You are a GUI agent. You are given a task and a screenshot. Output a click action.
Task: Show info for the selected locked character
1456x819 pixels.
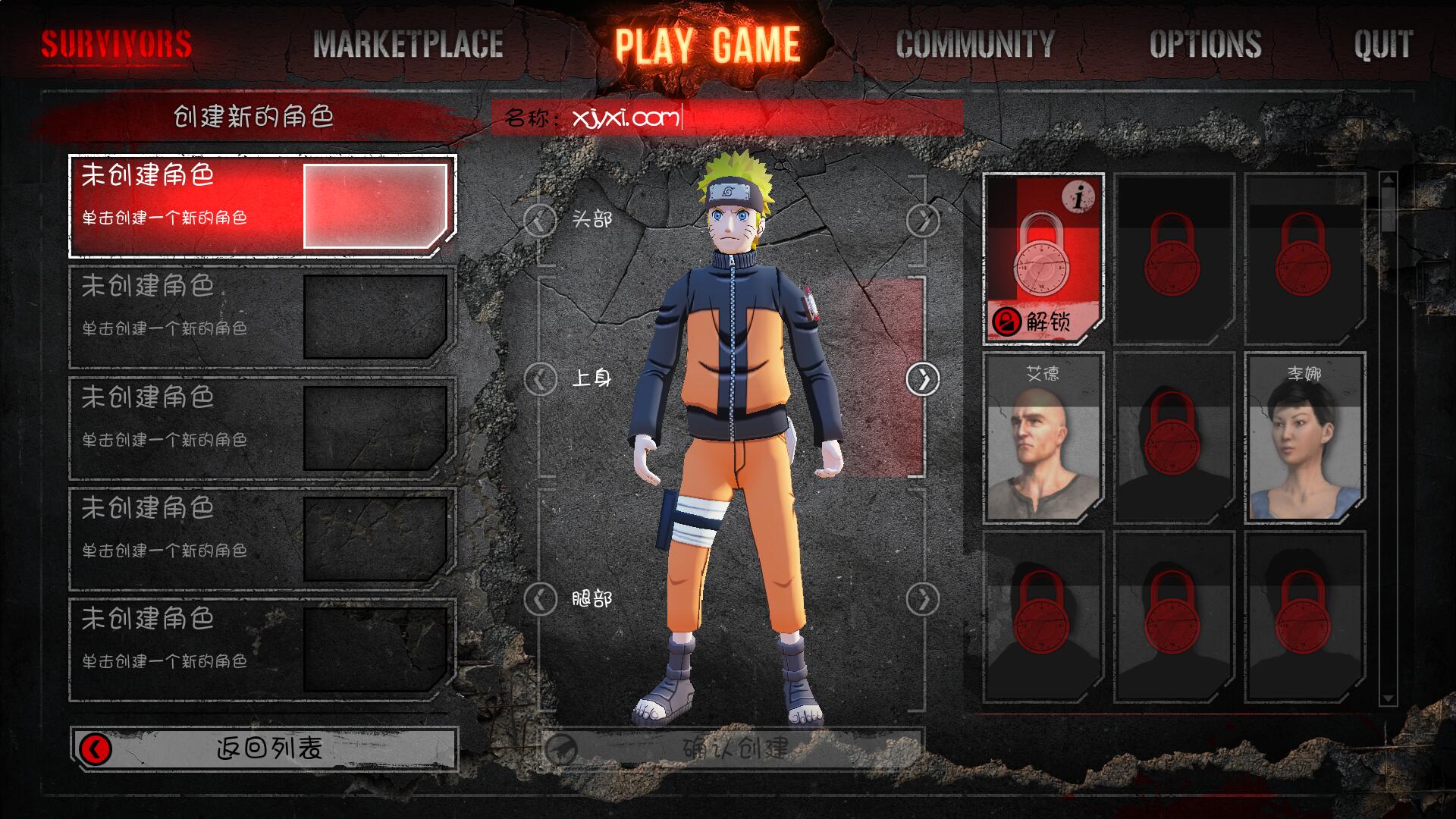(x=1078, y=197)
